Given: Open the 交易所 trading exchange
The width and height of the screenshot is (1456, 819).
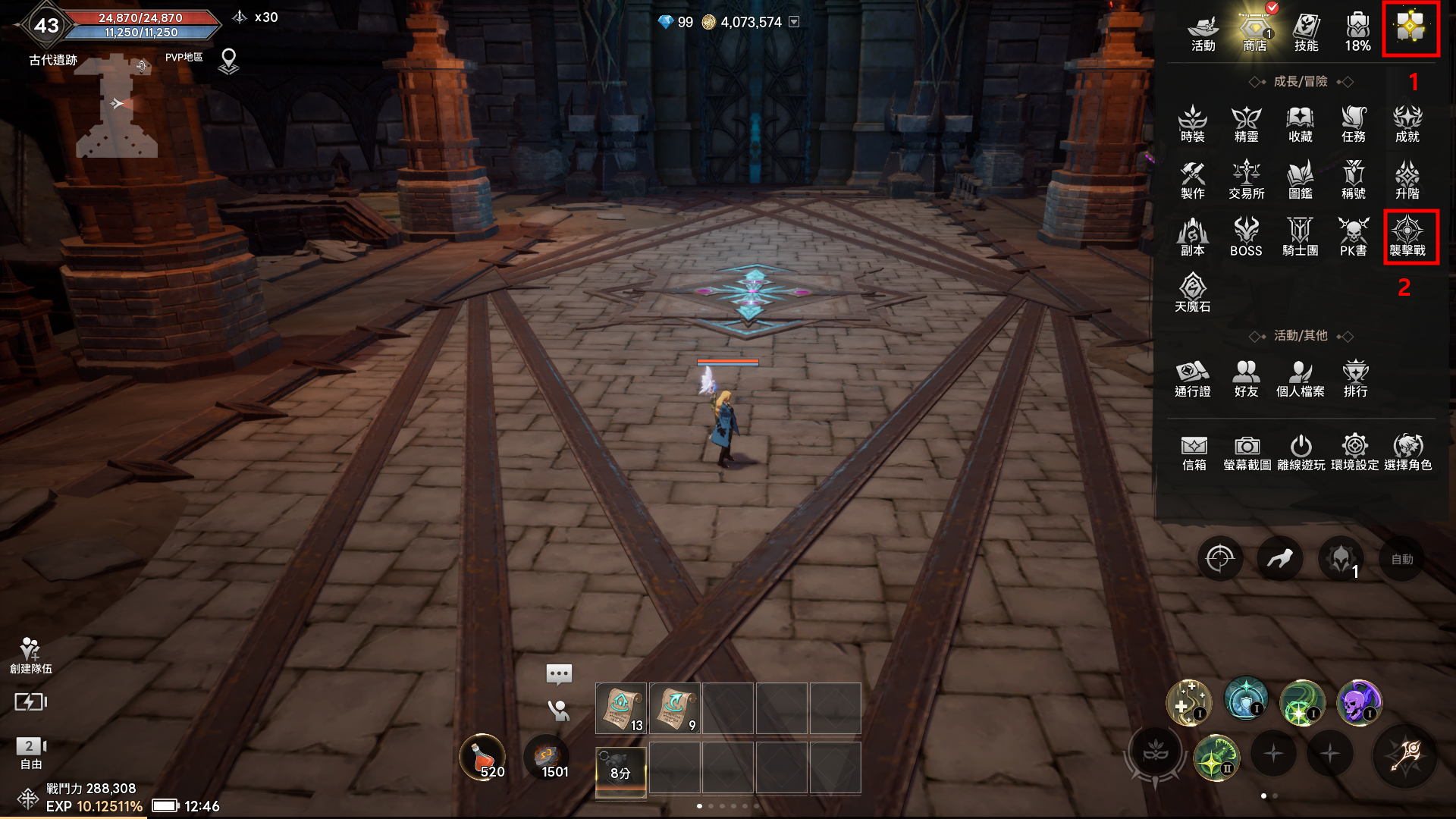Looking at the screenshot, I should [1246, 180].
